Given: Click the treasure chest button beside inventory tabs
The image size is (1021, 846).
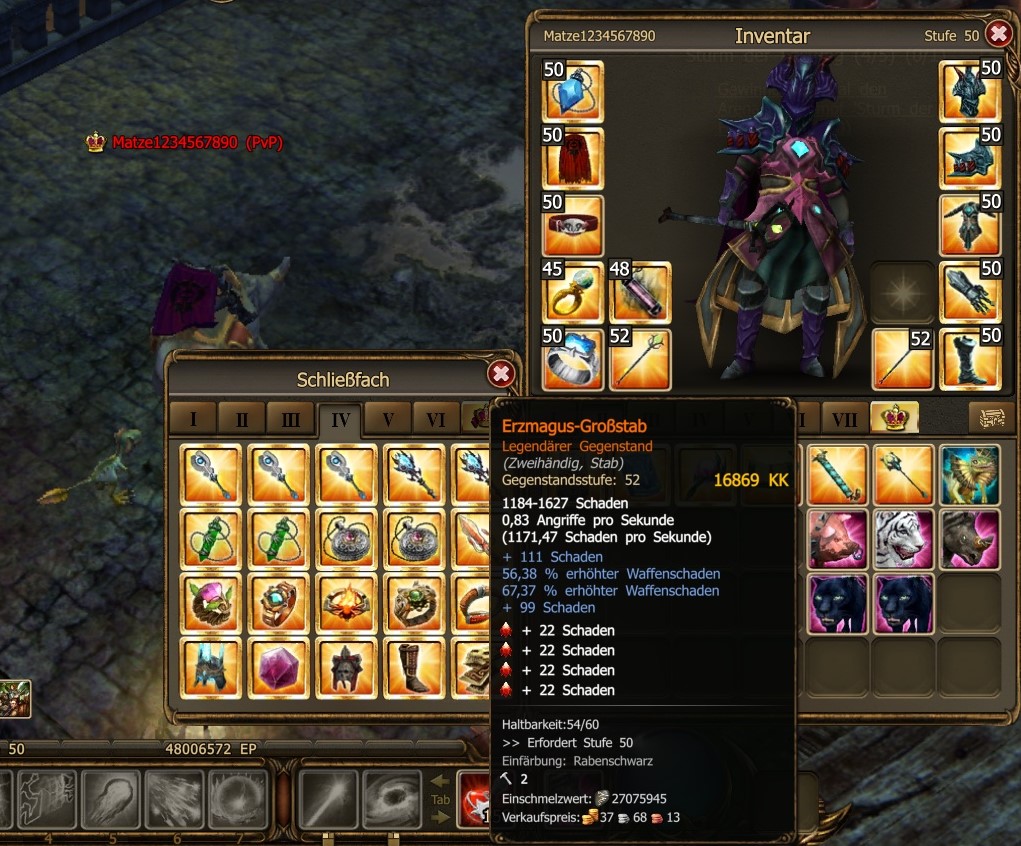Looking at the screenshot, I should pos(985,417).
